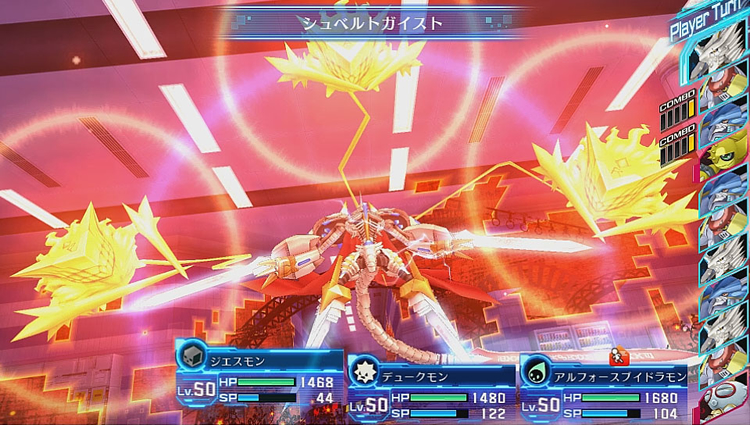Select the デュークモン party status panel
Screen dimensions: 750x425
pos(432,390)
